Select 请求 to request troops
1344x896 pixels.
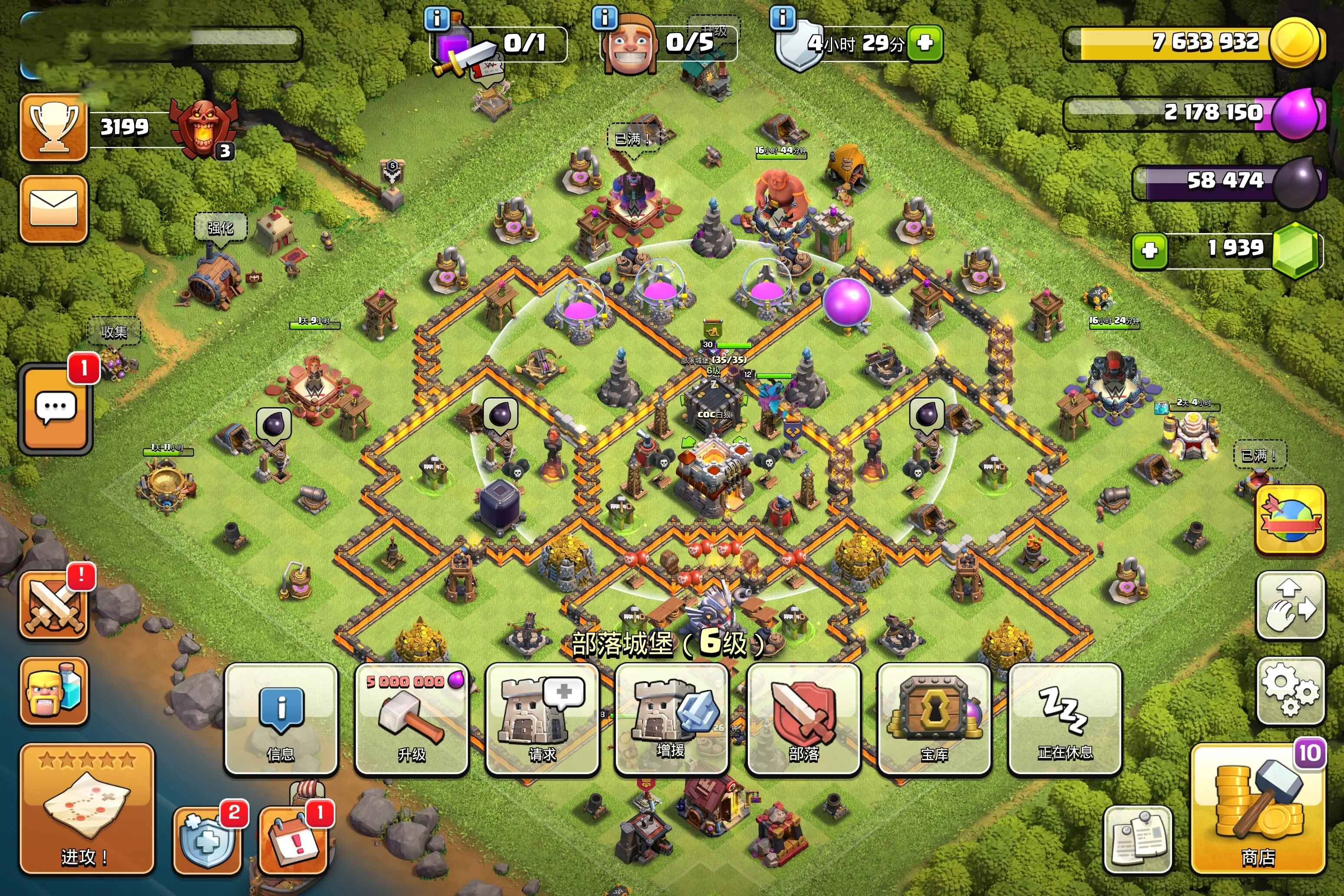point(542,719)
